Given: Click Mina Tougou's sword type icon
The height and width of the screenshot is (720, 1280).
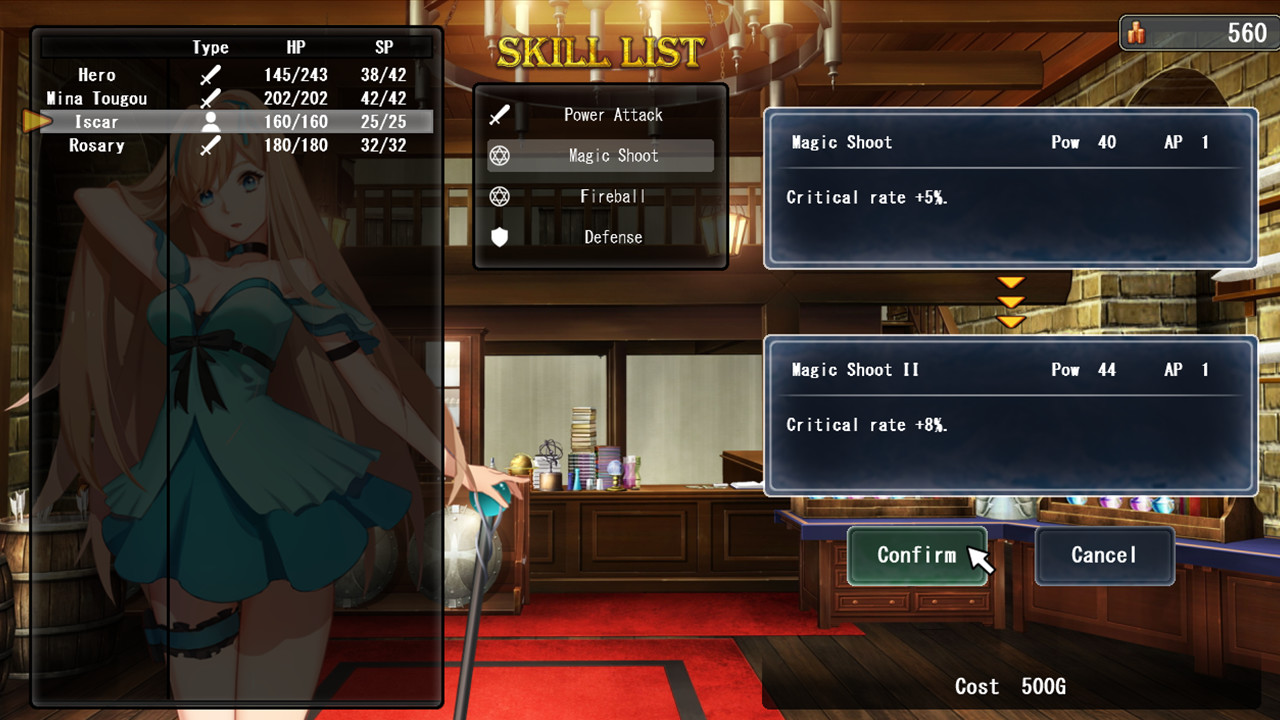Looking at the screenshot, I should [x=210, y=97].
